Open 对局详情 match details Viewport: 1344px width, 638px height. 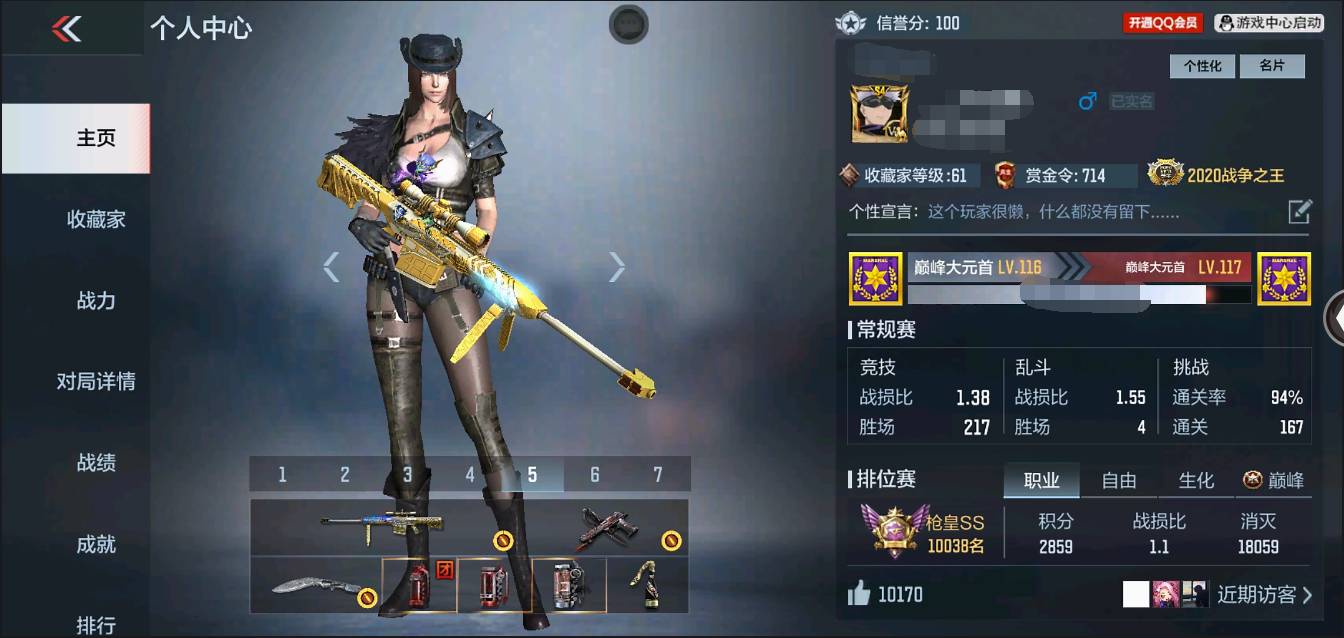[x=96, y=381]
